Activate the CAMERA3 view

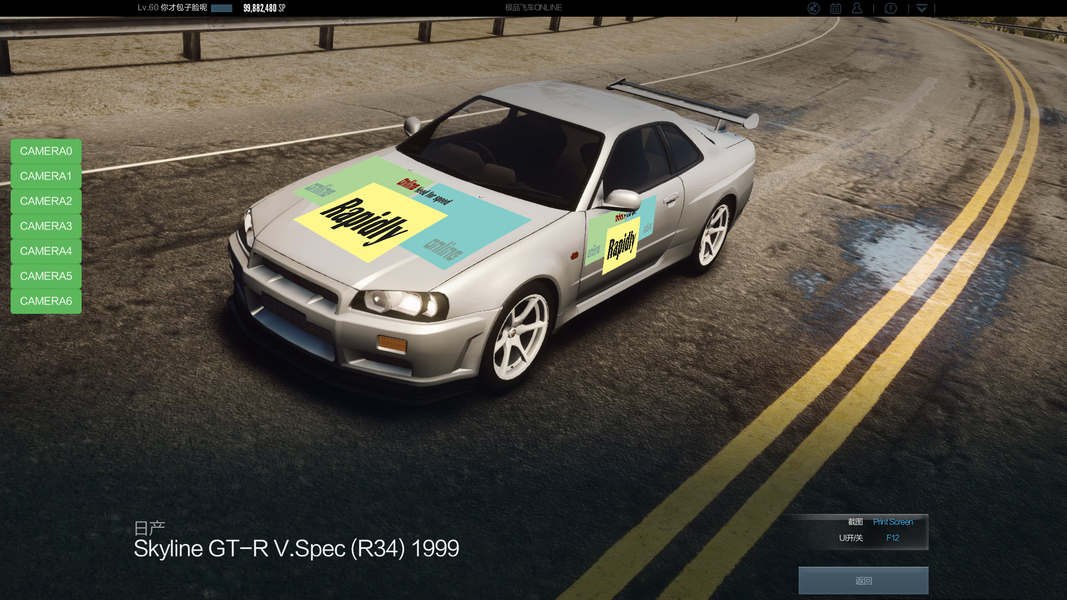46,226
